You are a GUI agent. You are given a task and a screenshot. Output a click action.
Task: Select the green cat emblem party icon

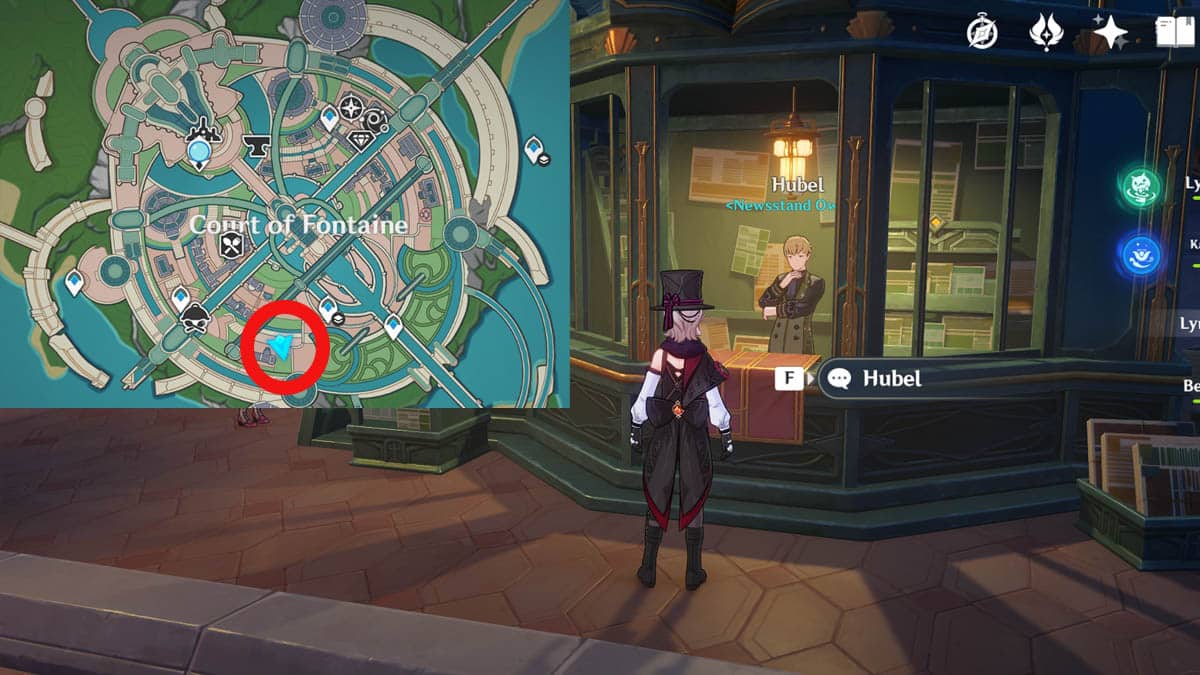1140,186
